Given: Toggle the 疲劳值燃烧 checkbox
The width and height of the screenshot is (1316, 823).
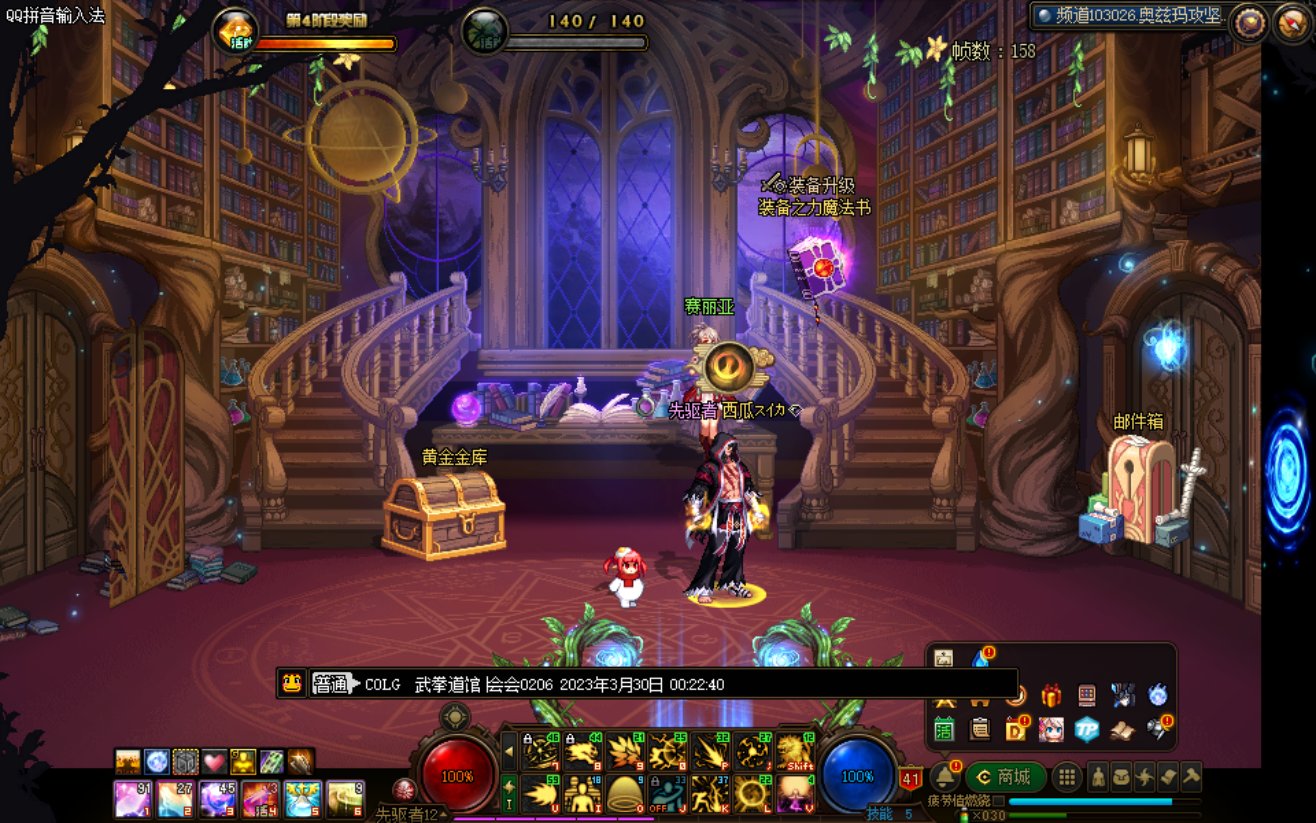Looking at the screenshot, I should point(998,802).
